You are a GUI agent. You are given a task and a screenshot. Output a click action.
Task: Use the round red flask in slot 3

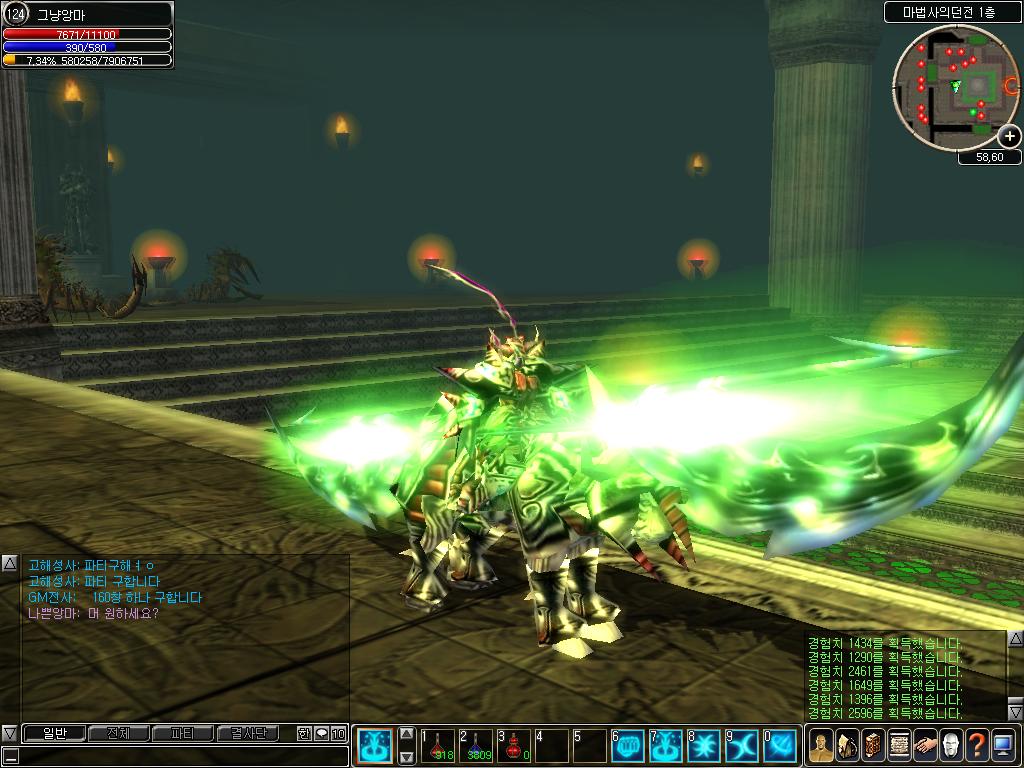click(x=514, y=745)
